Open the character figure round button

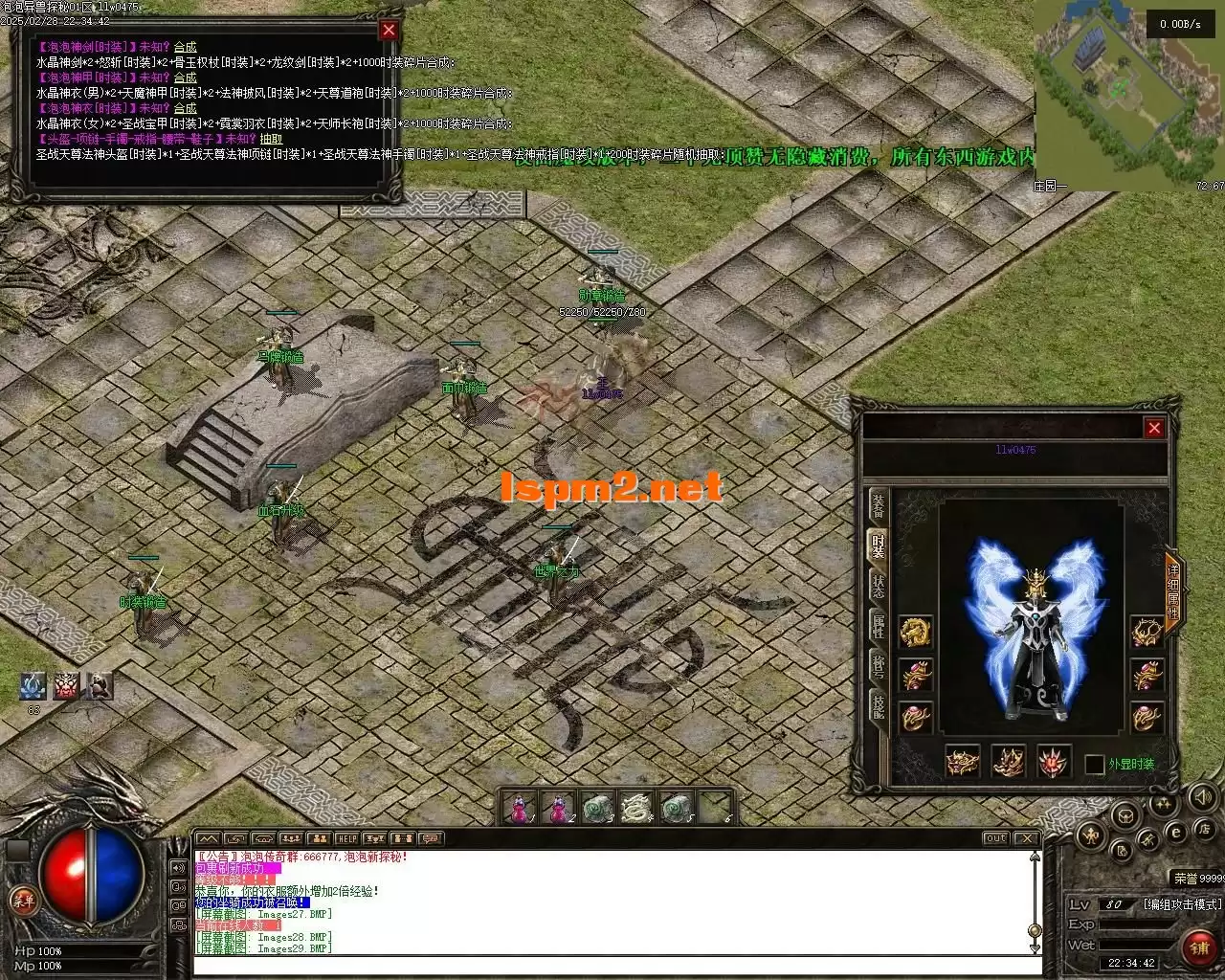1090,835
